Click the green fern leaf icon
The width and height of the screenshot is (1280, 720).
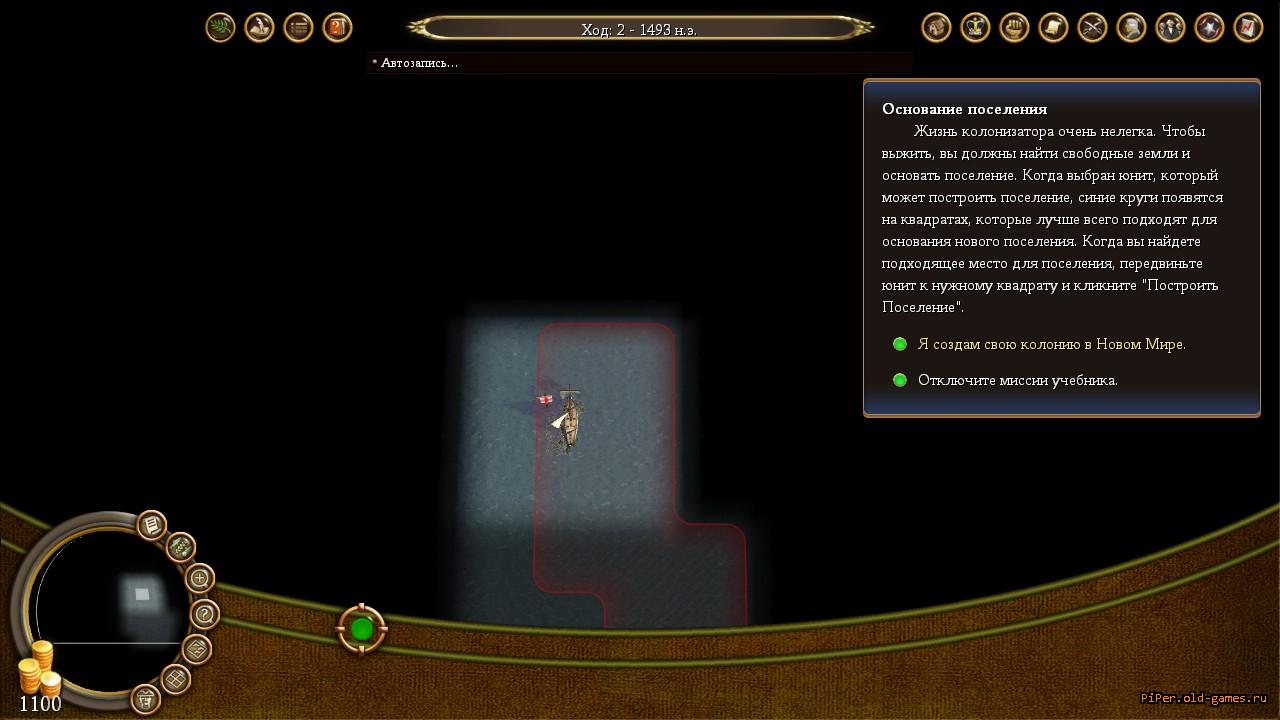[220, 27]
